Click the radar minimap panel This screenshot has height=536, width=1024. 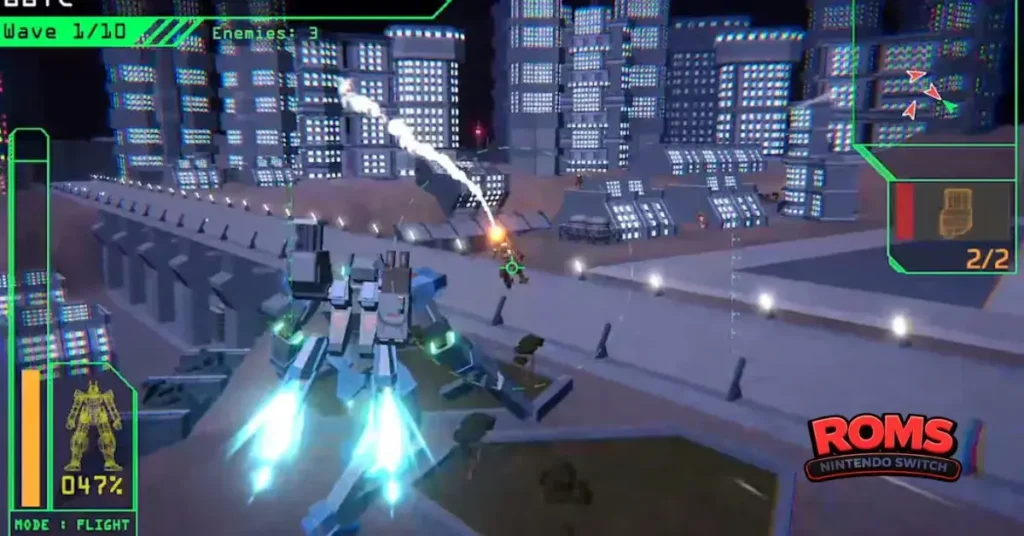[937, 75]
